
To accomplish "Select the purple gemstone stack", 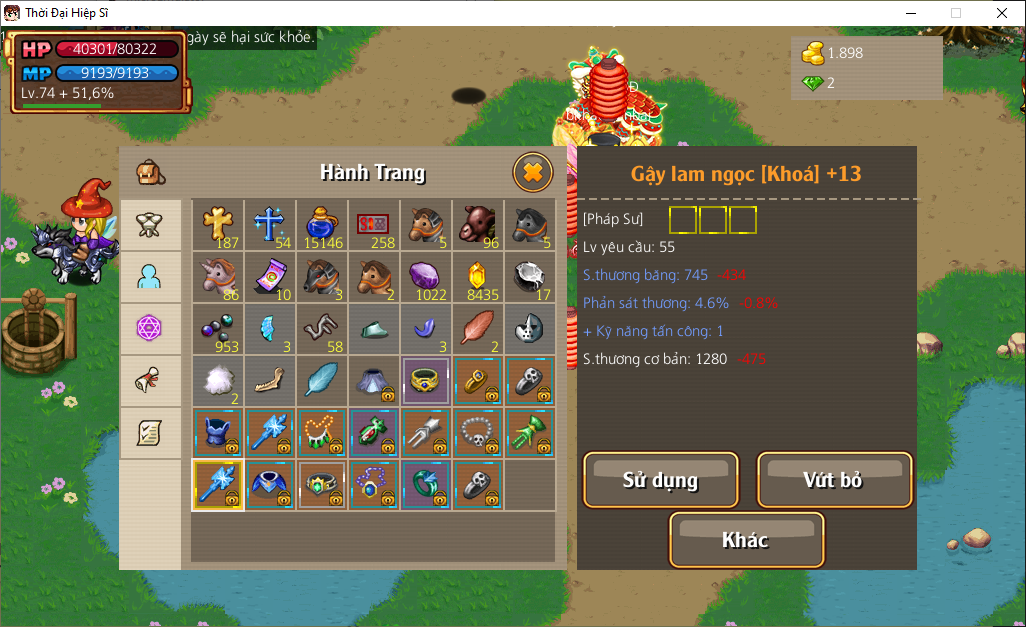I will (x=425, y=277).
